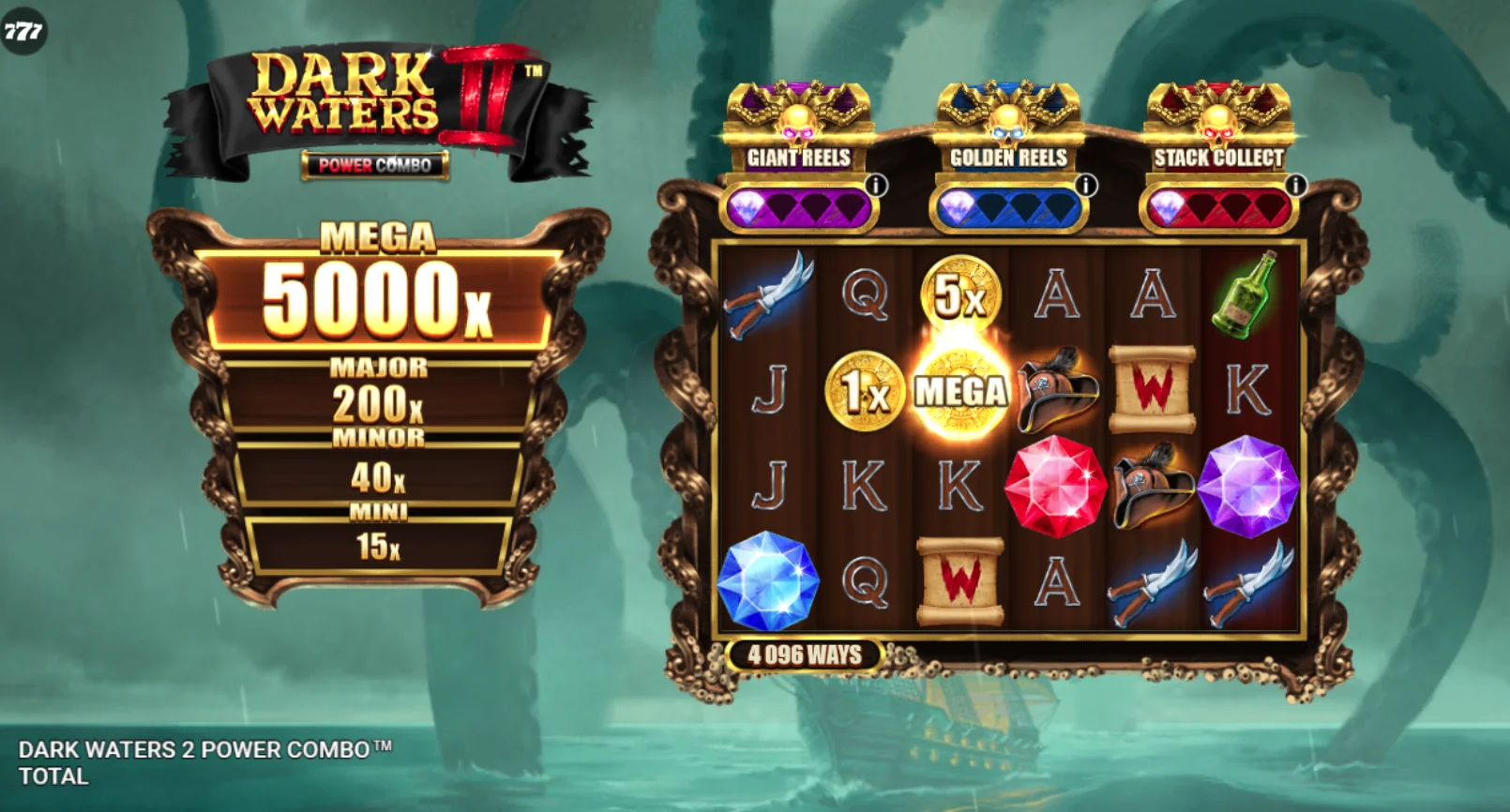Open the Giant Reels info button

pos(876,186)
